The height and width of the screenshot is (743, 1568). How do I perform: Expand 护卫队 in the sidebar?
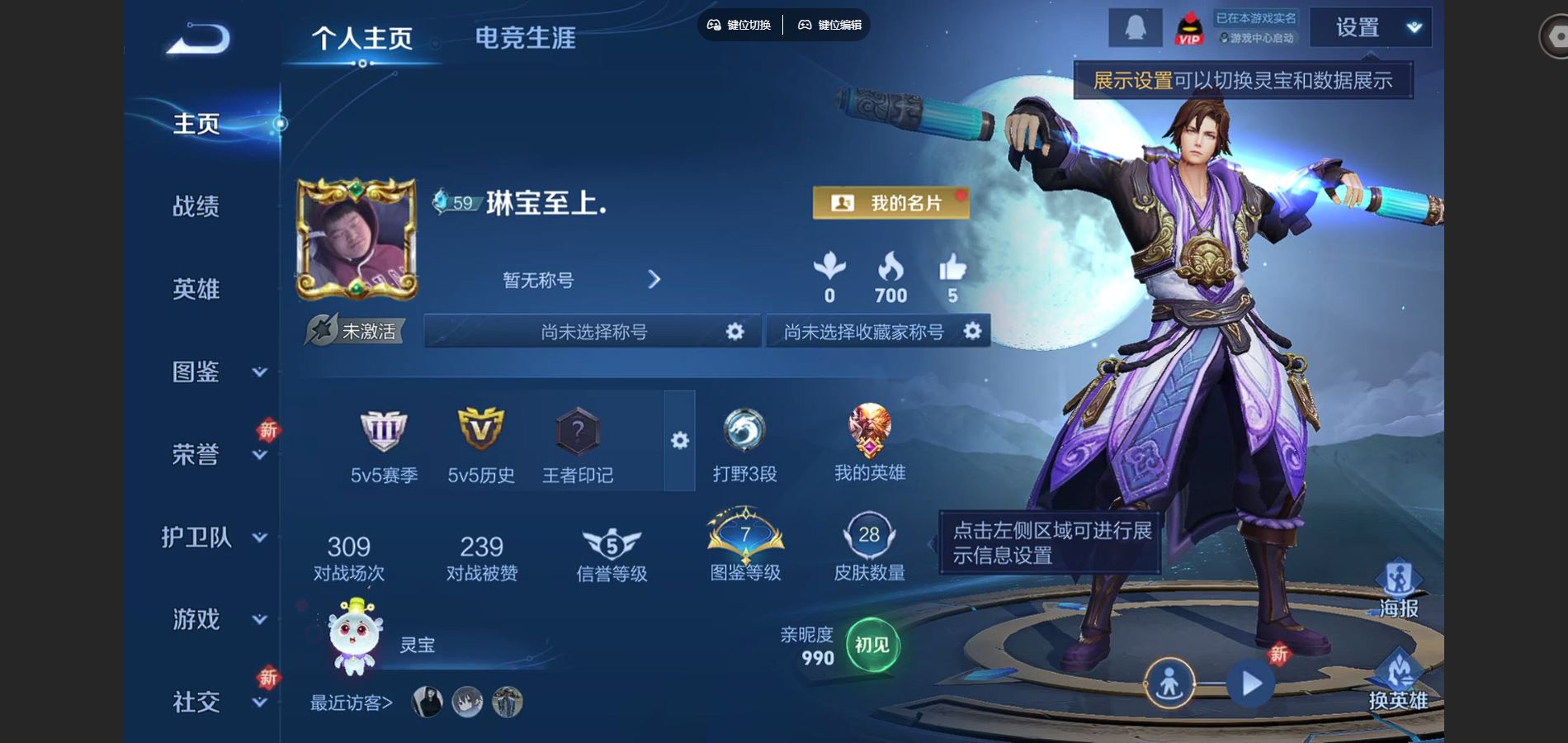click(213, 537)
